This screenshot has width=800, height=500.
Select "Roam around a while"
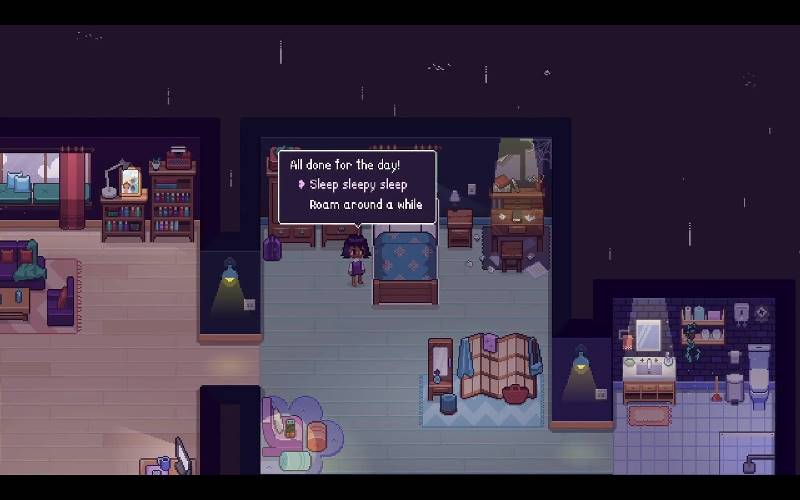pos(365,204)
